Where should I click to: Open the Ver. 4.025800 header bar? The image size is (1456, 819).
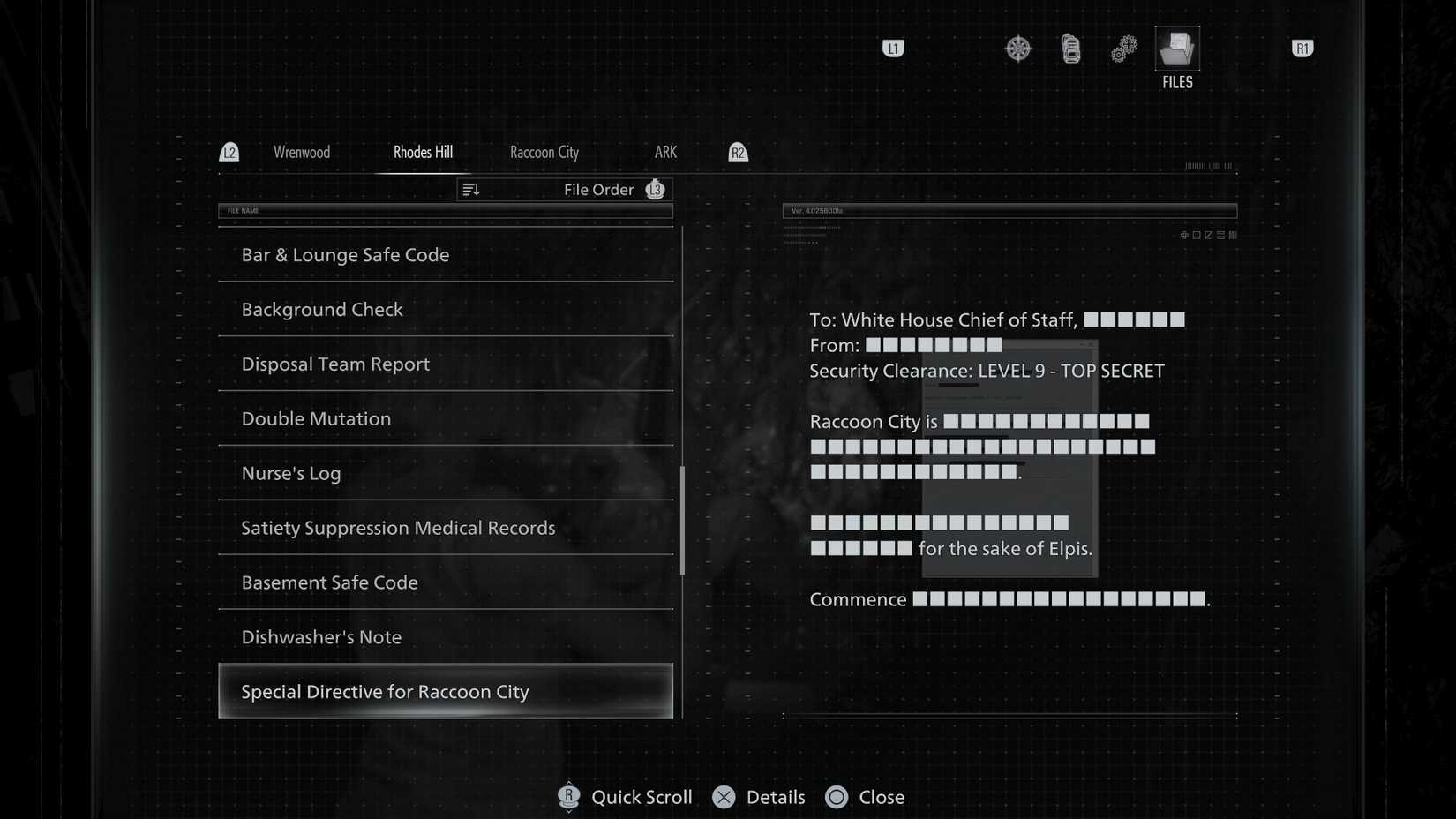[x=1010, y=211]
